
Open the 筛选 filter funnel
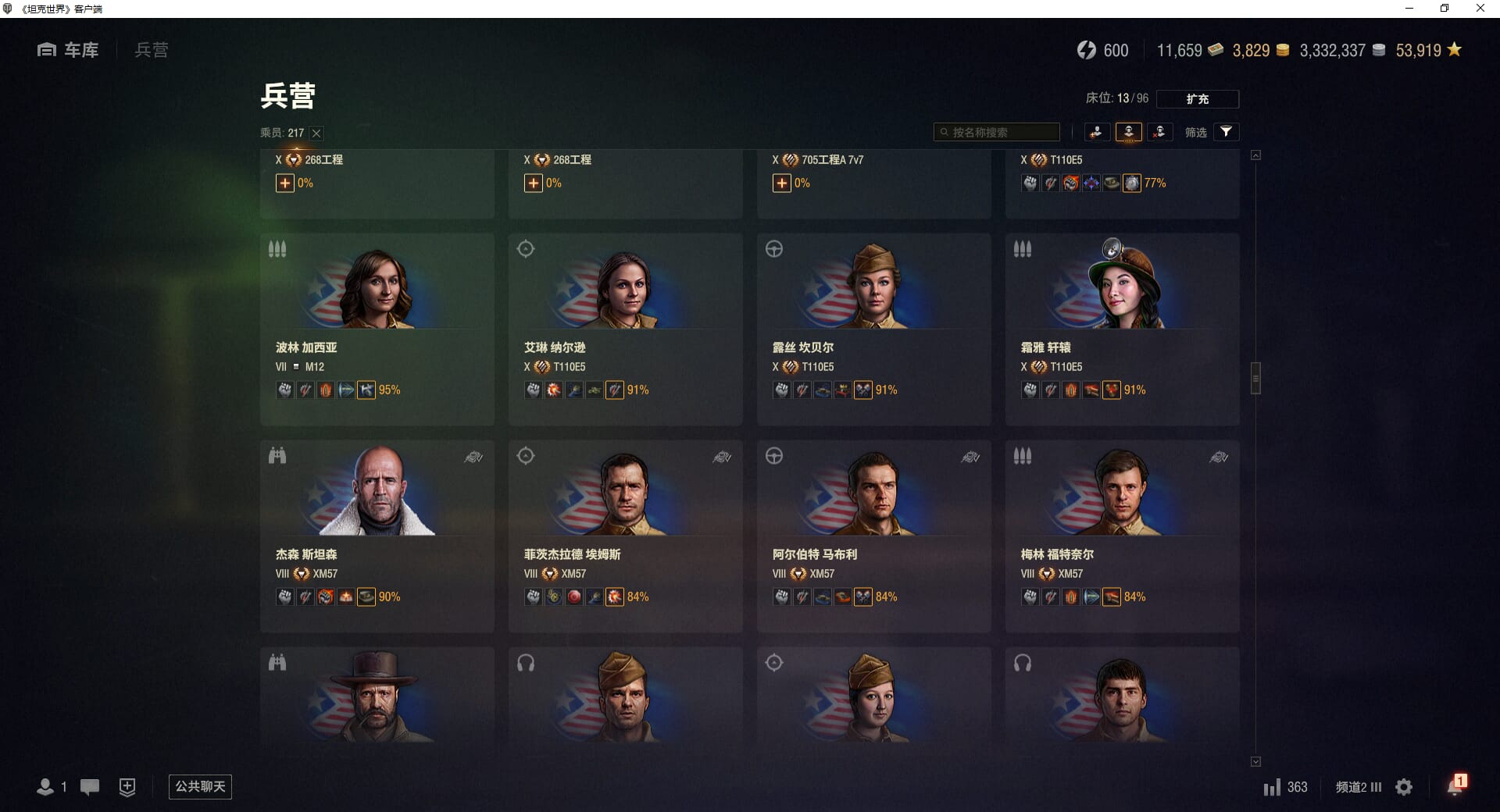point(1226,132)
